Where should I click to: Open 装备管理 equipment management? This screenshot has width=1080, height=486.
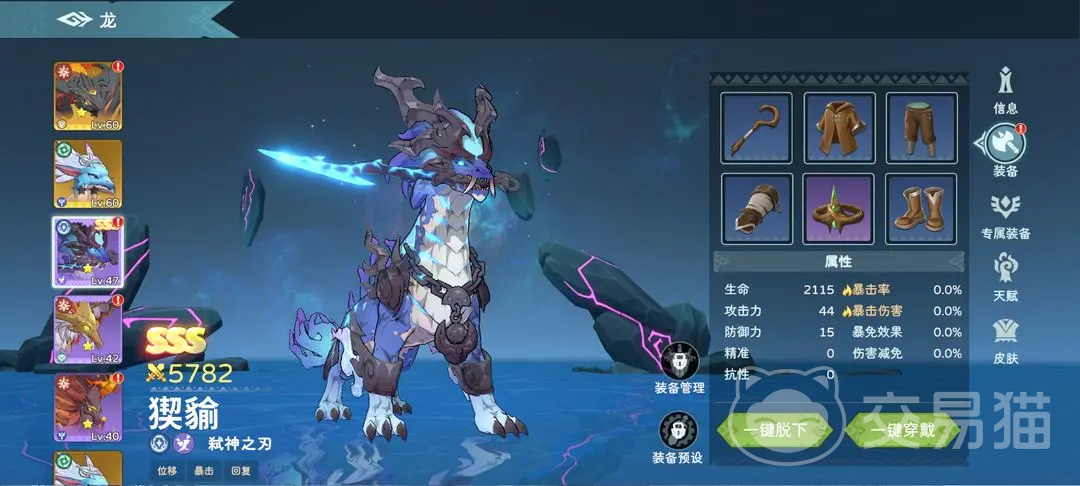click(x=679, y=365)
